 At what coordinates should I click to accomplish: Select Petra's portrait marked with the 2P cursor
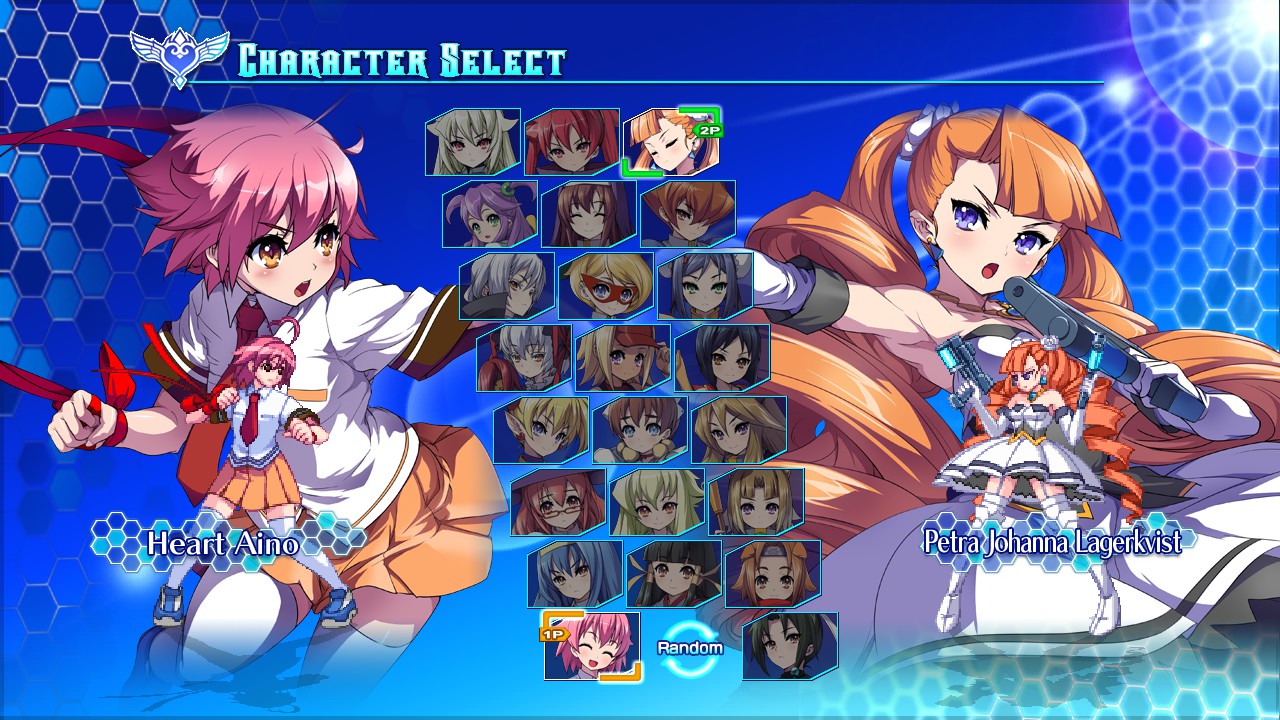pyautogui.click(x=668, y=145)
